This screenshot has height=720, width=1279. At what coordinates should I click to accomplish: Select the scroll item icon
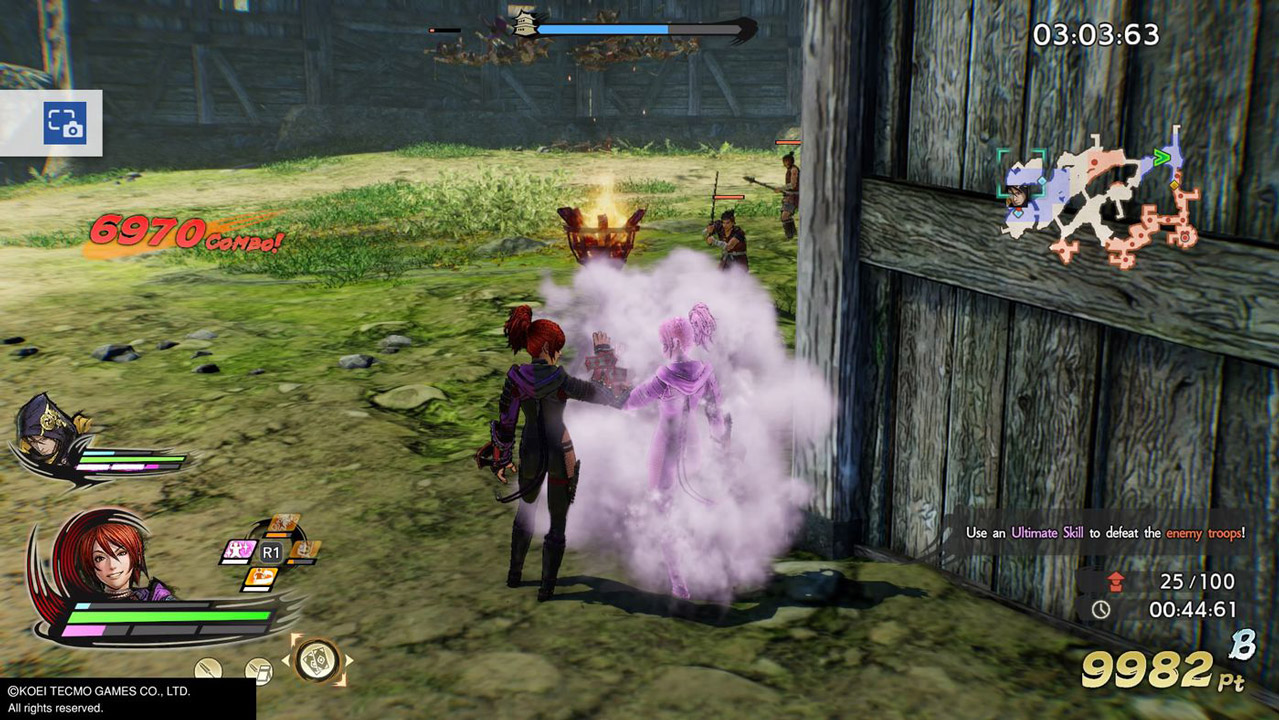pyautogui.click(x=259, y=670)
